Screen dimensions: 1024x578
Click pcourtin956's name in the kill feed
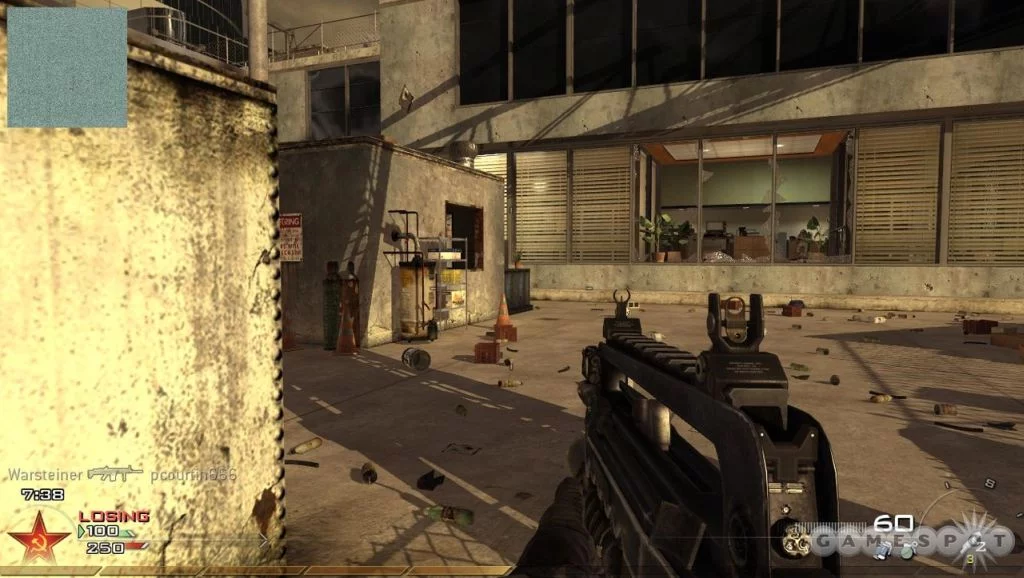(194, 474)
